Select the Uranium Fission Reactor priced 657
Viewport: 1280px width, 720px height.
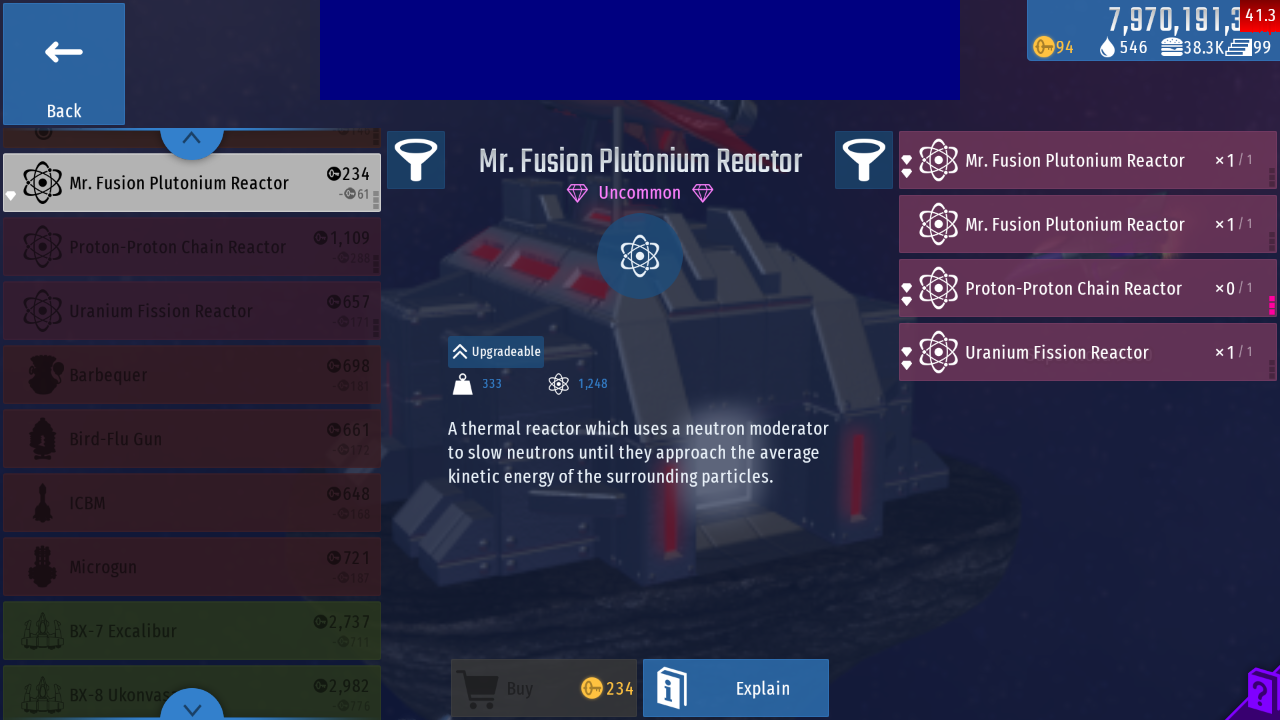tap(191, 311)
